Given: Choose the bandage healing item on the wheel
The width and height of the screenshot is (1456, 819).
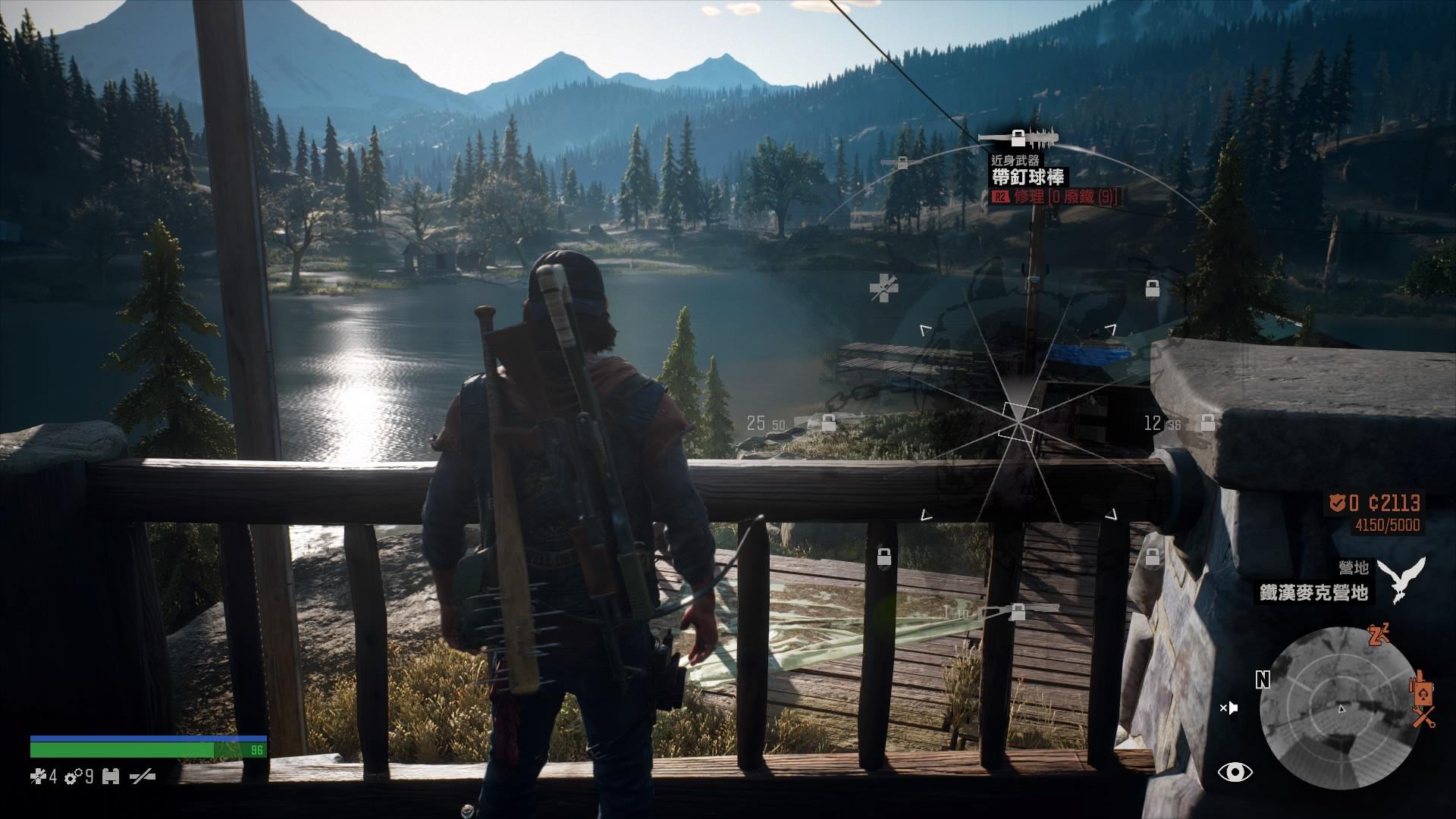Looking at the screenshot, I should pyautogui.click(x=883, y=288).
